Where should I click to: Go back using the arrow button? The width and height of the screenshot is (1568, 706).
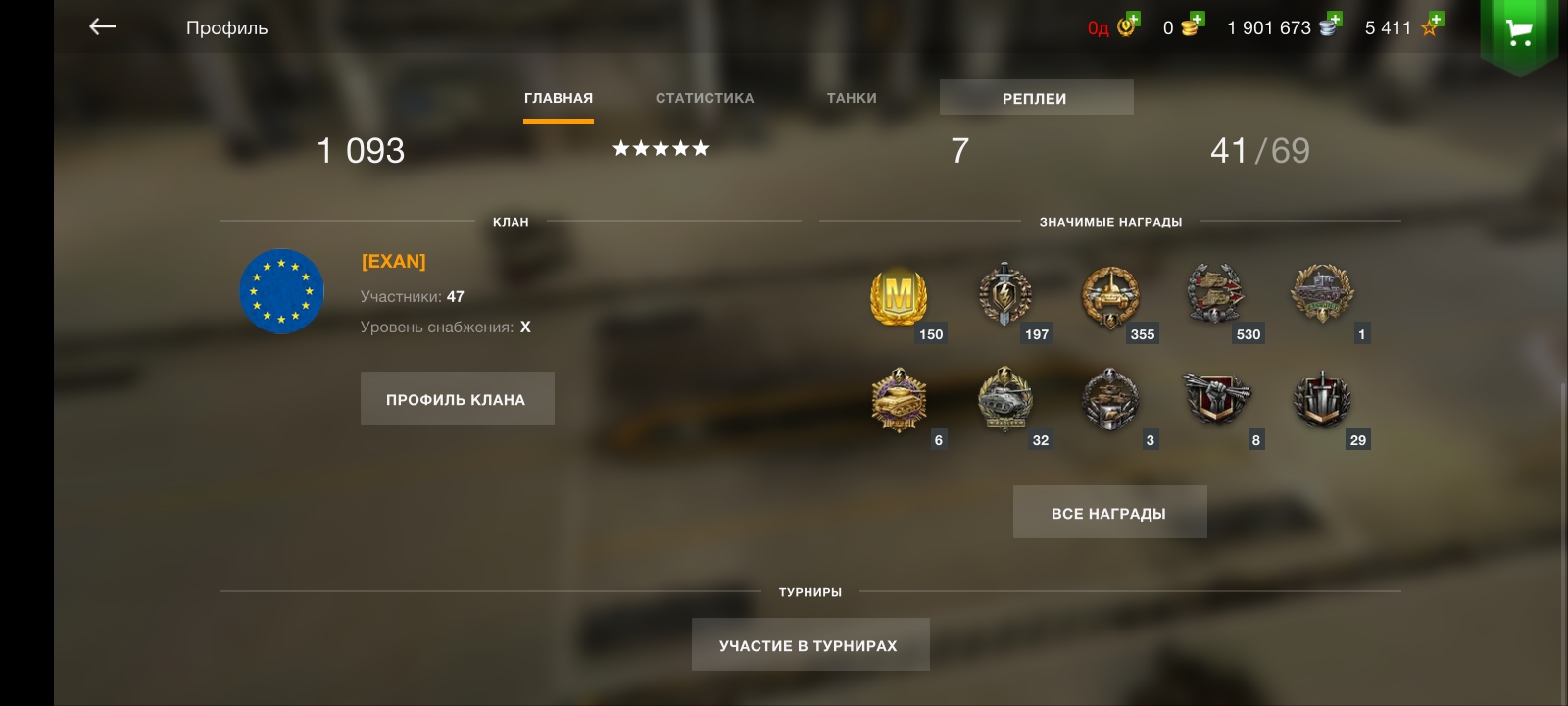tap(102, 27)
